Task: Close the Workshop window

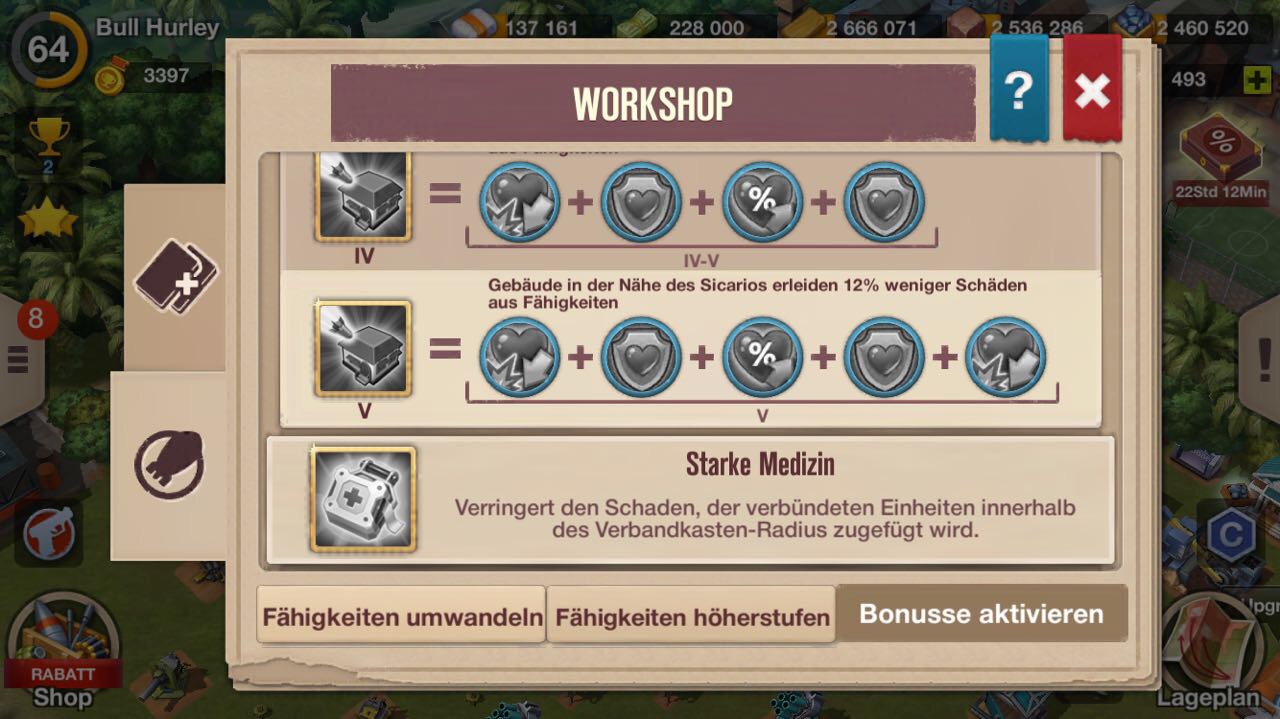Action: pos(1092,91)
